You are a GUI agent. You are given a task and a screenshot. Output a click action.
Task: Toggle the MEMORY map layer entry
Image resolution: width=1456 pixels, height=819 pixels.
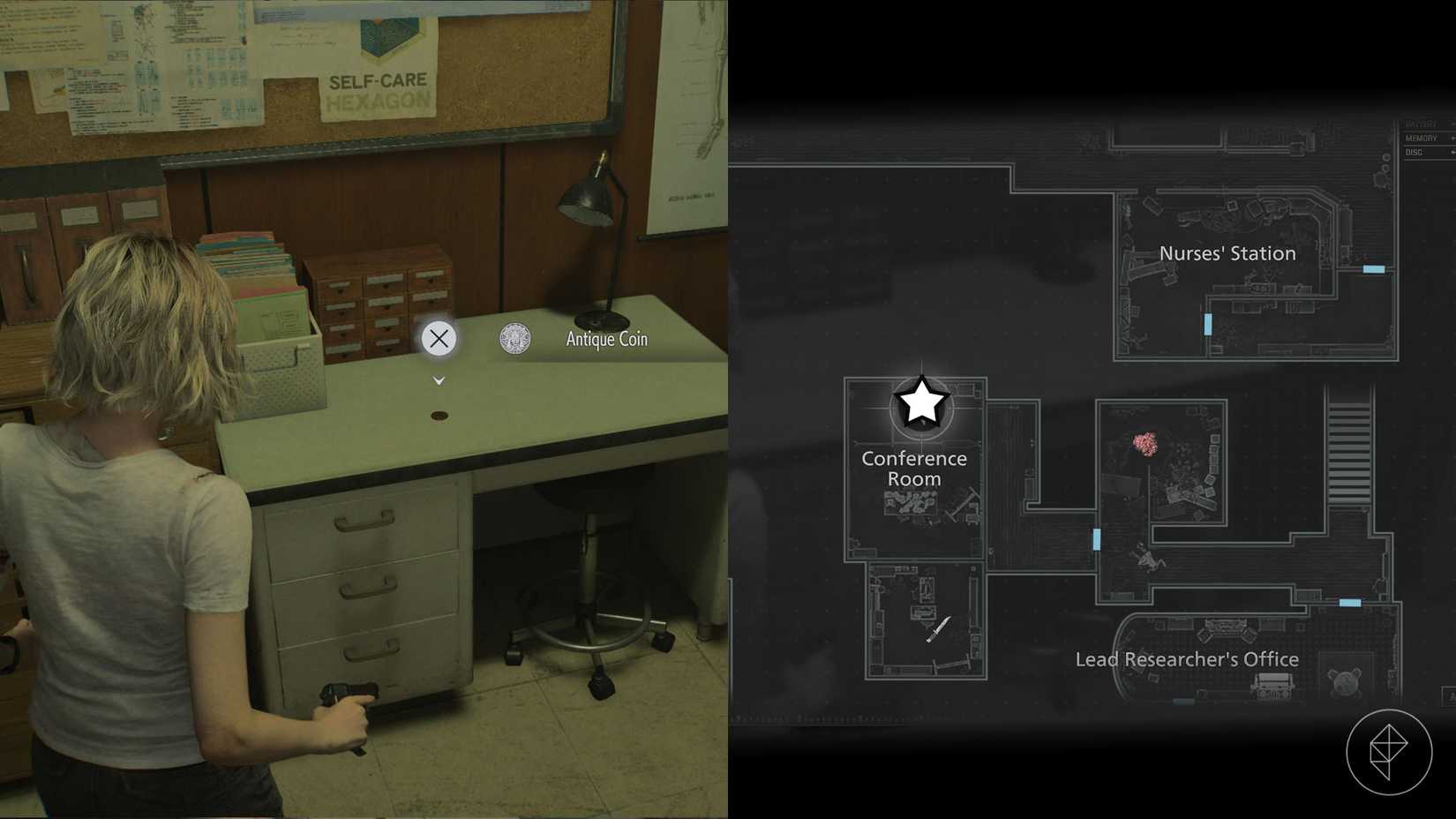pos(1422,138)
